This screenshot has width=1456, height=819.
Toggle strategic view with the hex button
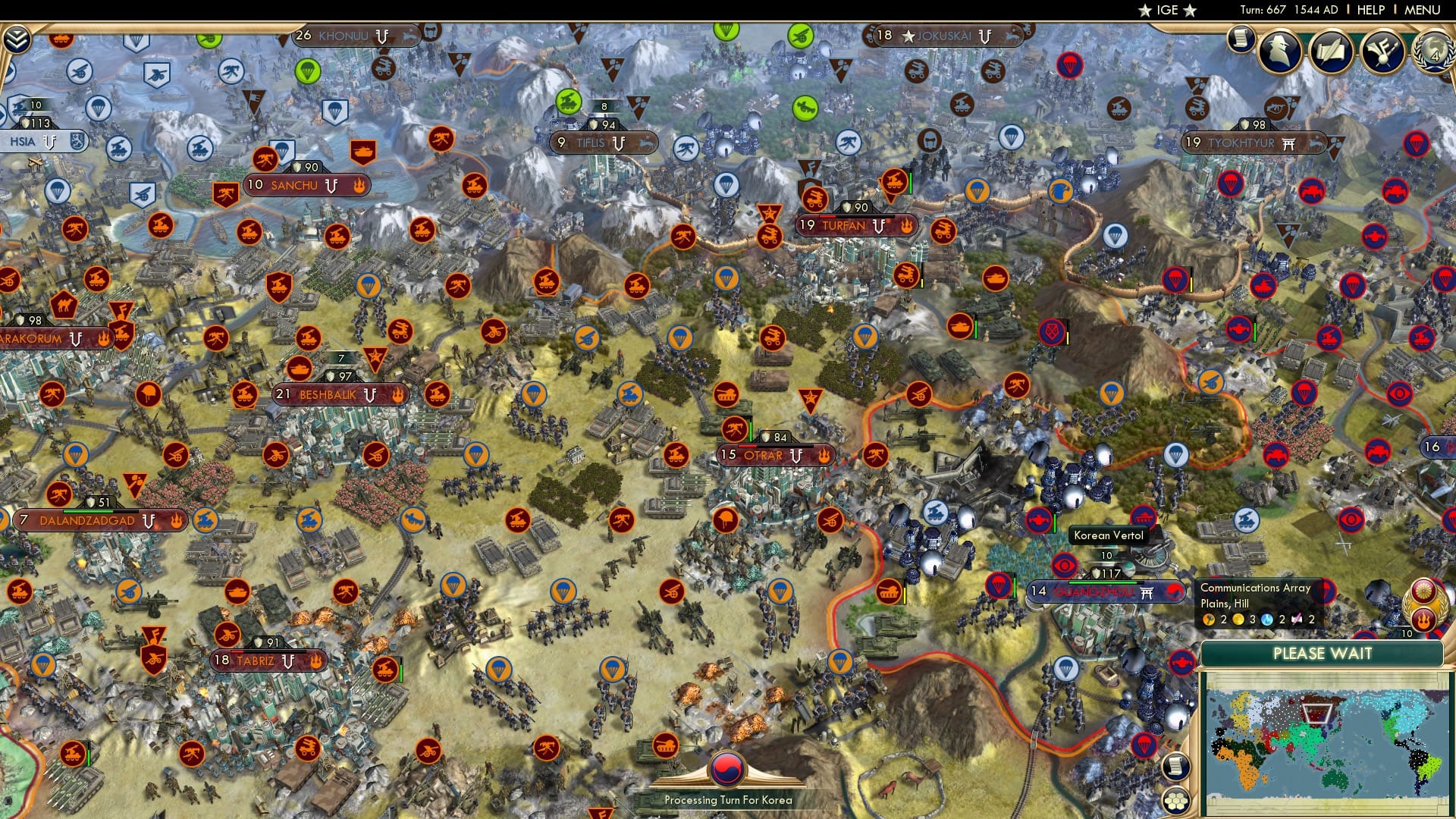(1175, 802)
